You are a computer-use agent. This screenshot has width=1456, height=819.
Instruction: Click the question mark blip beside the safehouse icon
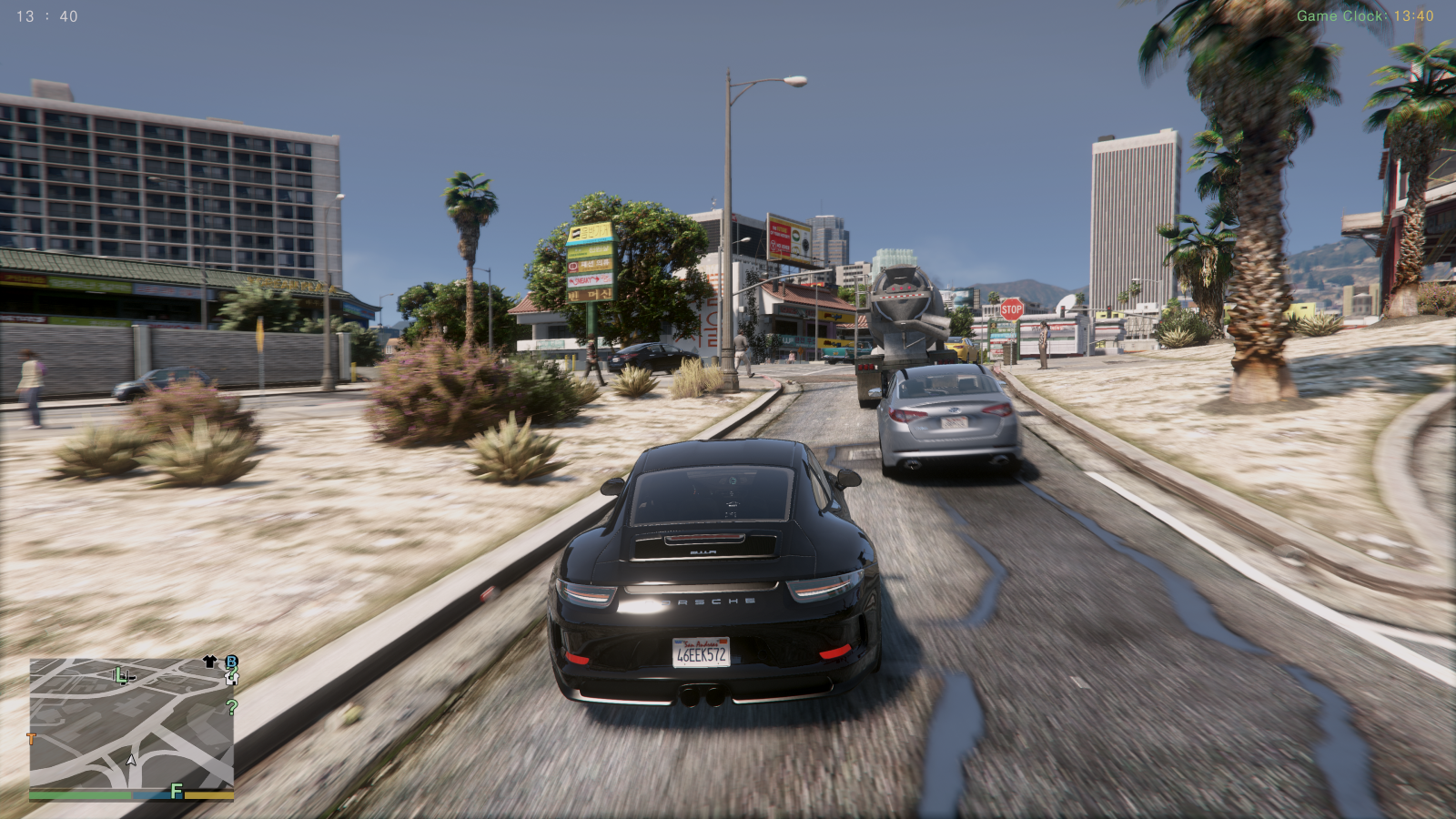(x=231, y=672)
